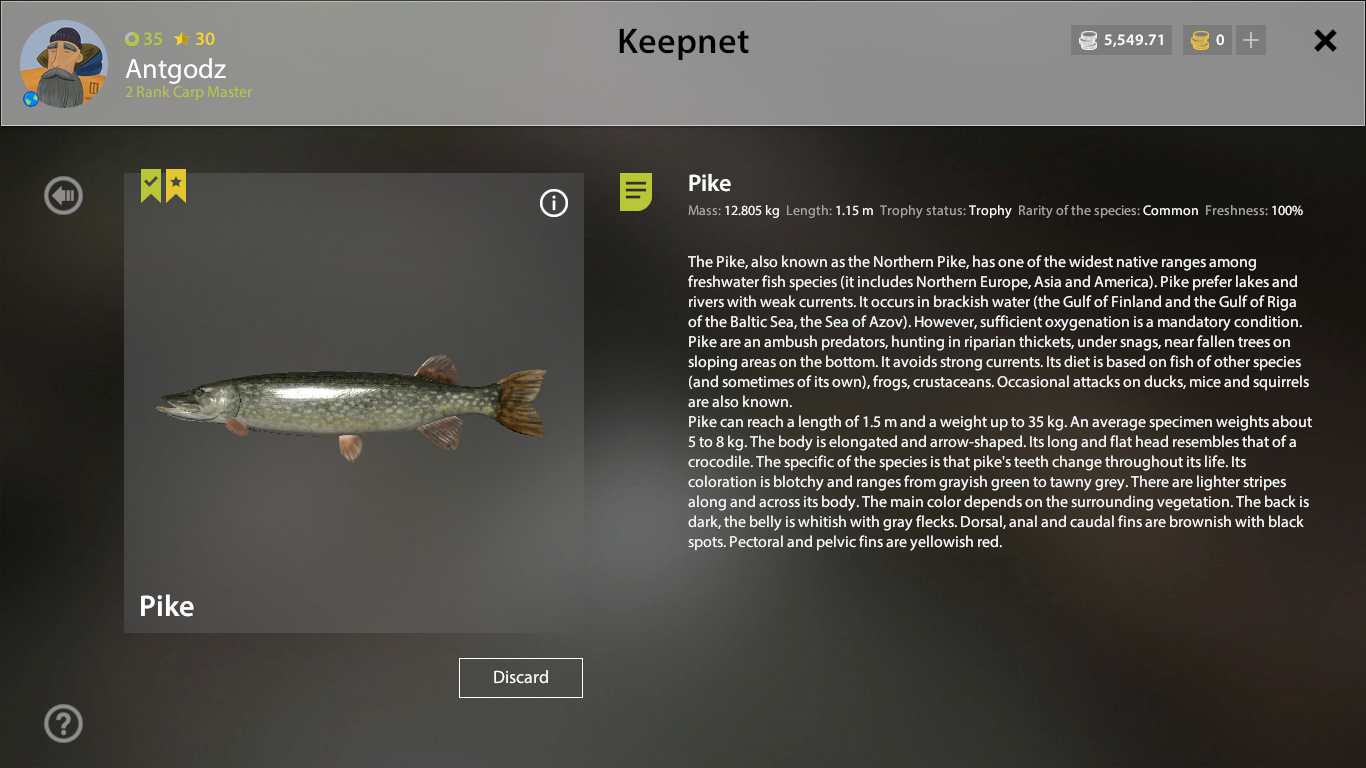The image size is (1366, 768).
Task: Close the Keepnet screen
Action: click(1325, 40)
